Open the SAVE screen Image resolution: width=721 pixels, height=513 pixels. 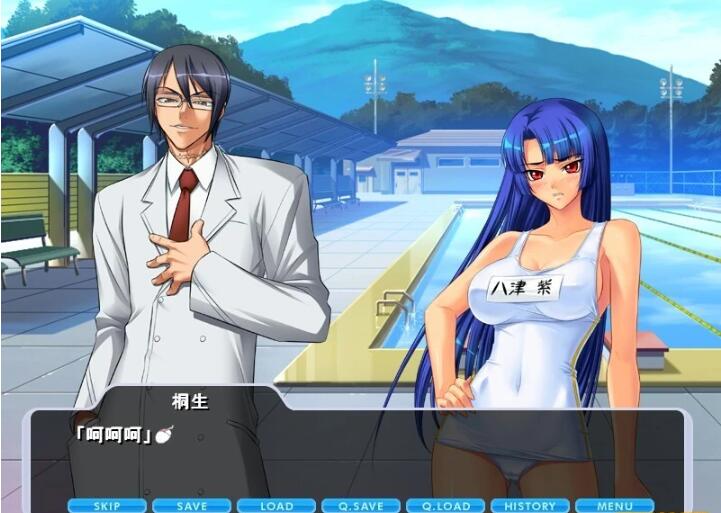[192, 506]
